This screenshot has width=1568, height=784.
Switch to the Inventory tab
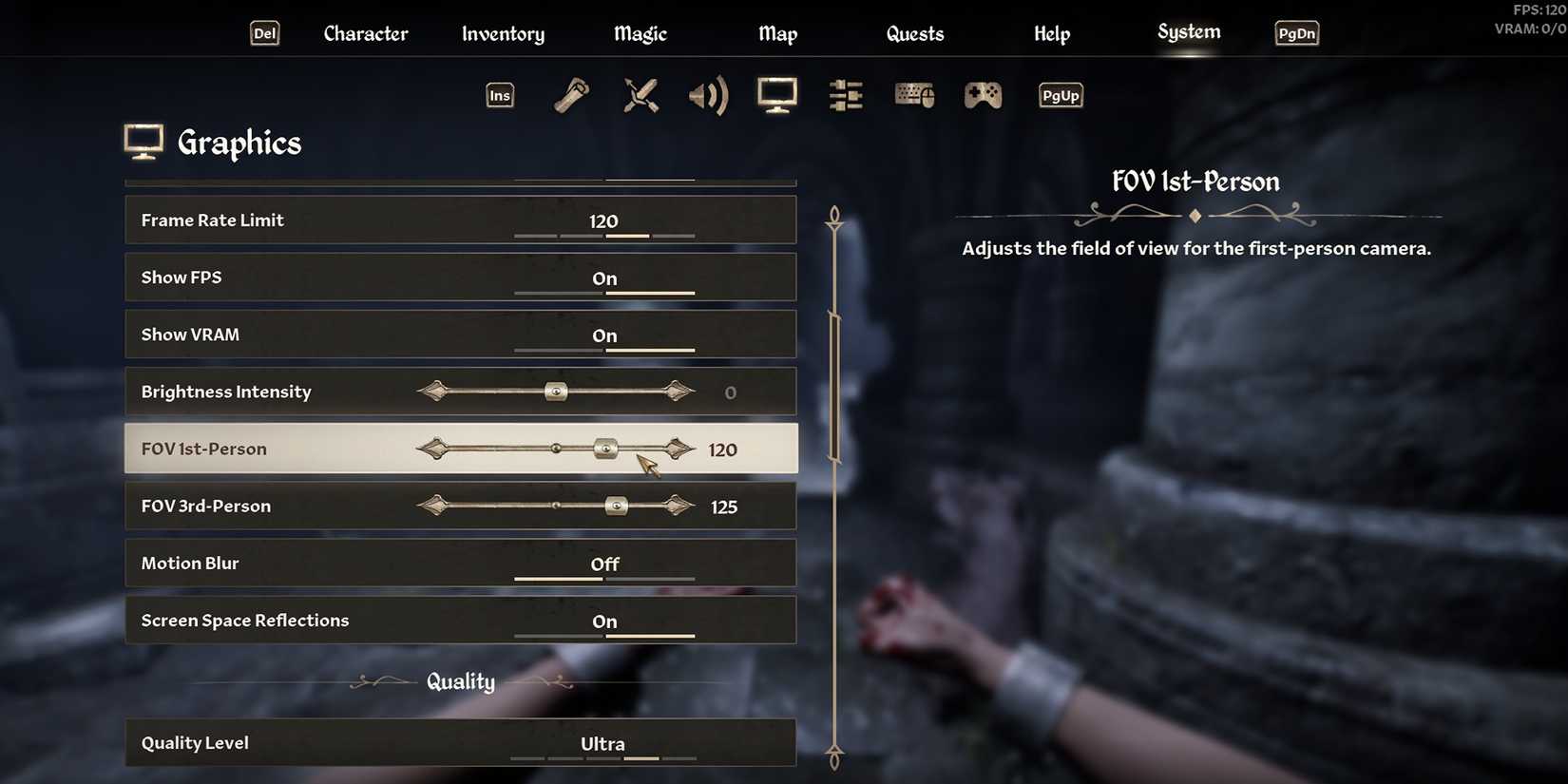pyautogui.click(x=503, y=33)
